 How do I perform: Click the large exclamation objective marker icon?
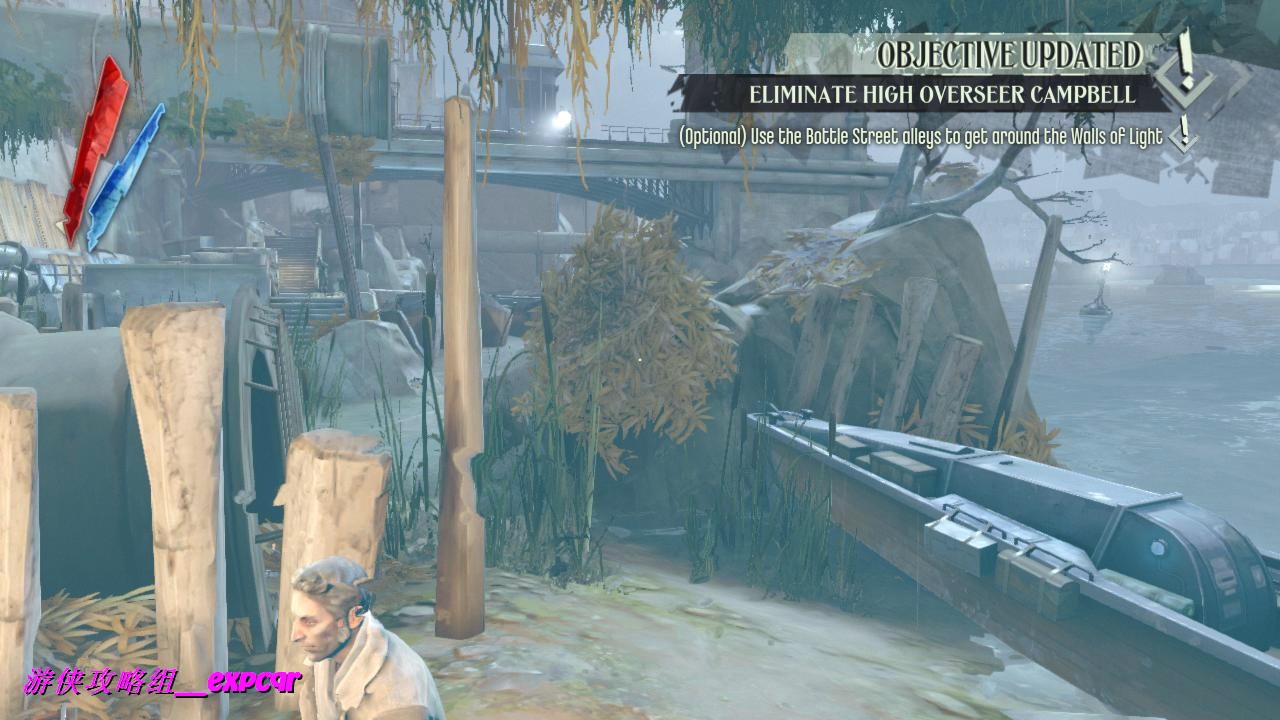click(x=1186, y=67)
